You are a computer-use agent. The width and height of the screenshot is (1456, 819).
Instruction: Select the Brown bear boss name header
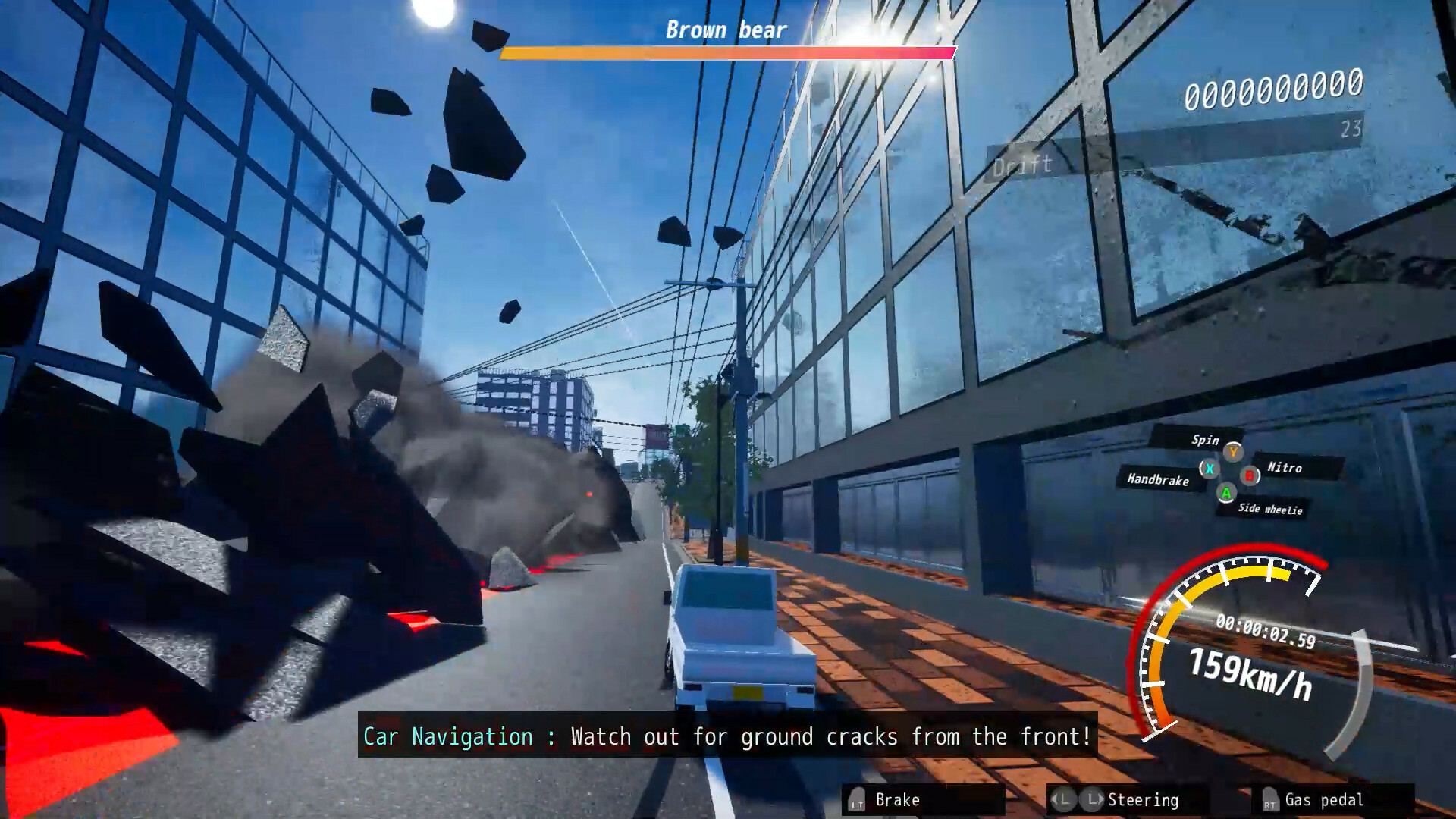(x=724, y=29)
